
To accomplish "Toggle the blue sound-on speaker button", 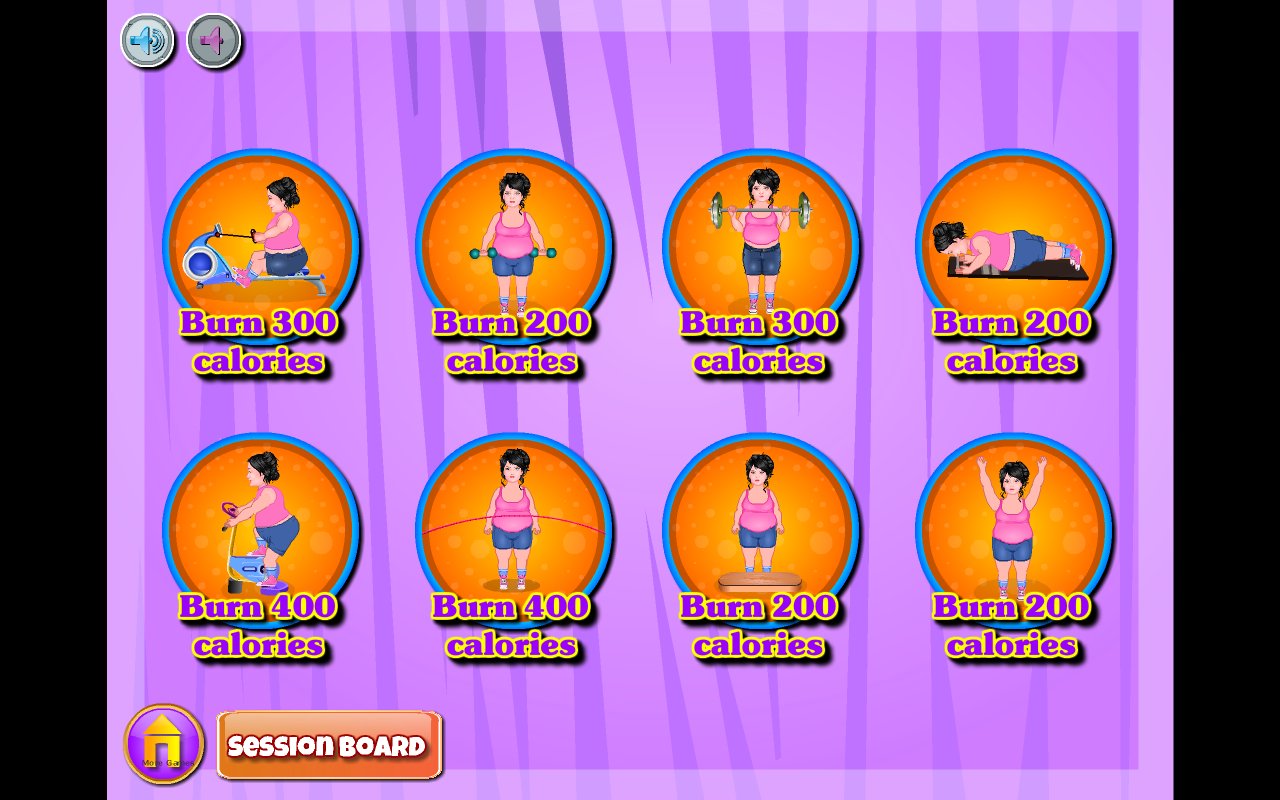I will point(146,40).
